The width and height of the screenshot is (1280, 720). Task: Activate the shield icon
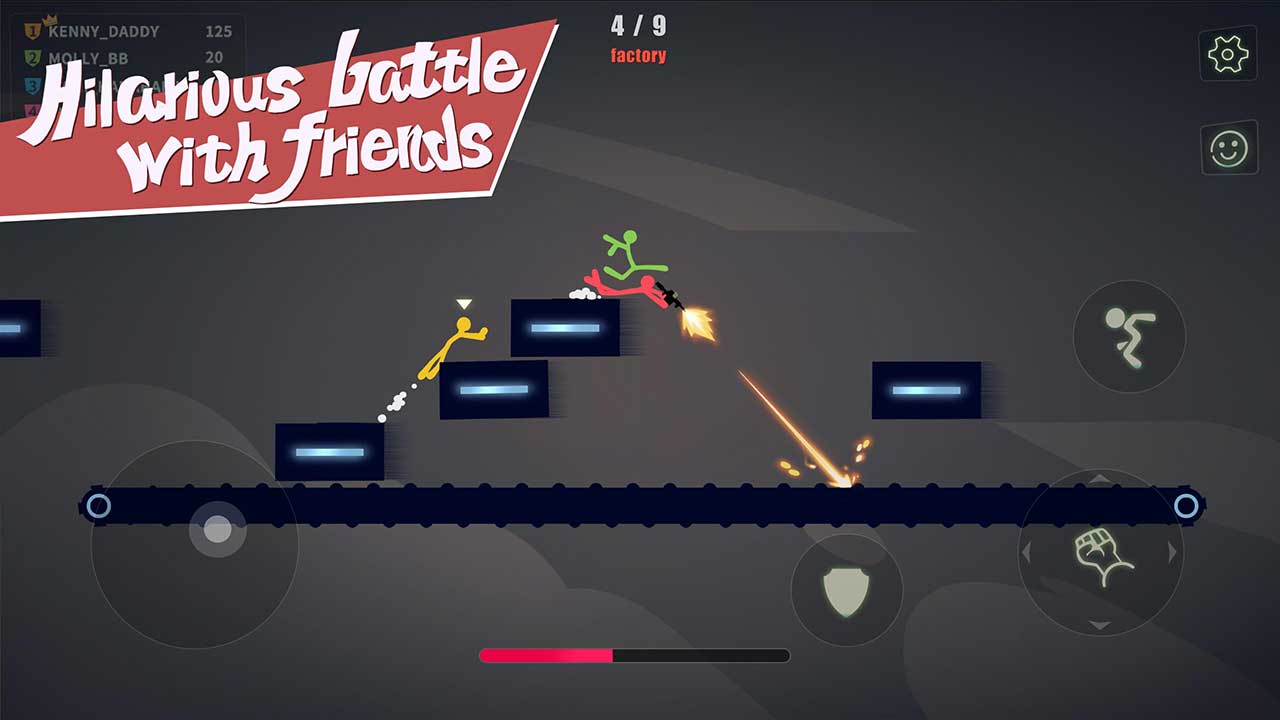(847, 590)
